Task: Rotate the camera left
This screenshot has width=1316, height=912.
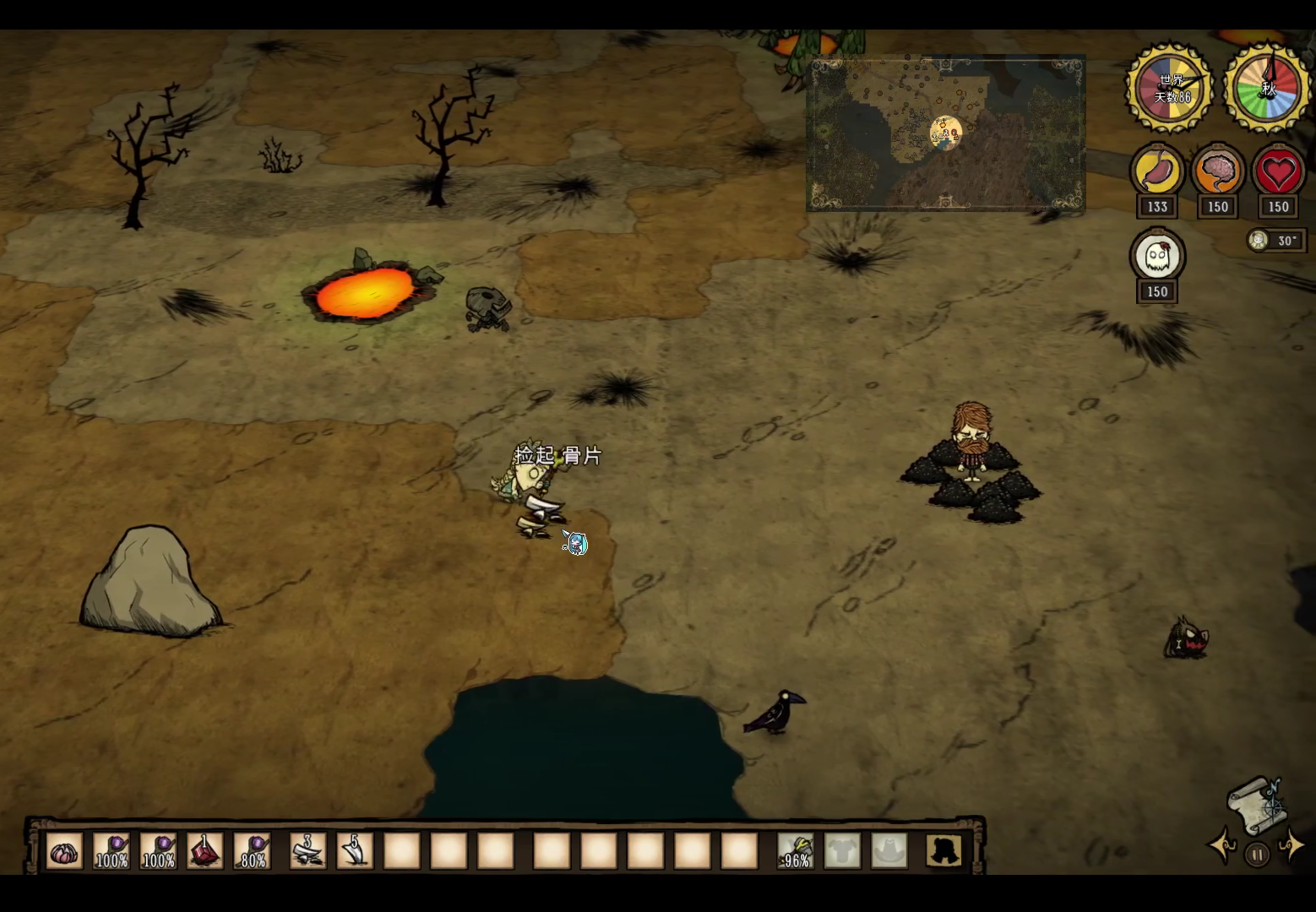Action: coord(1223,845)
